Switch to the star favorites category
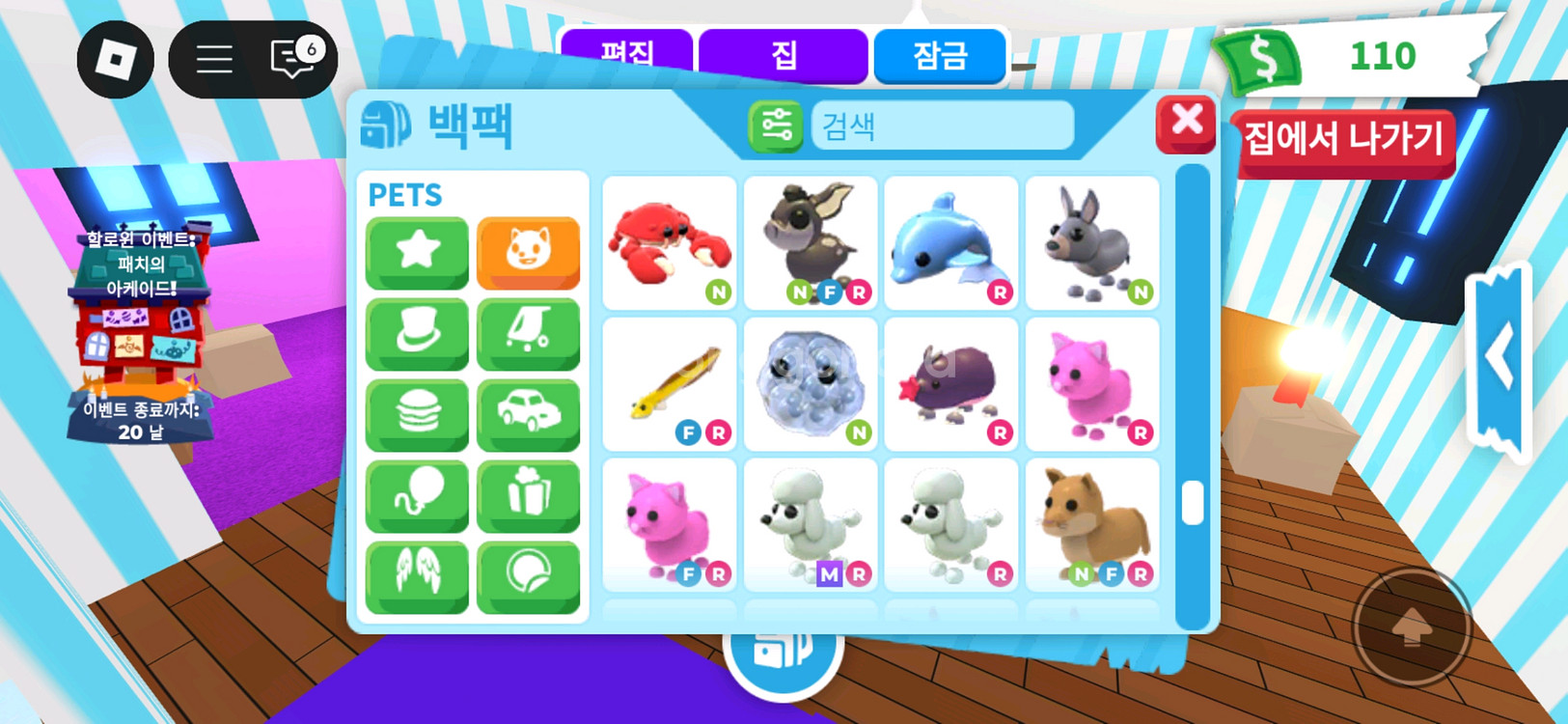 tap(417, 252)
